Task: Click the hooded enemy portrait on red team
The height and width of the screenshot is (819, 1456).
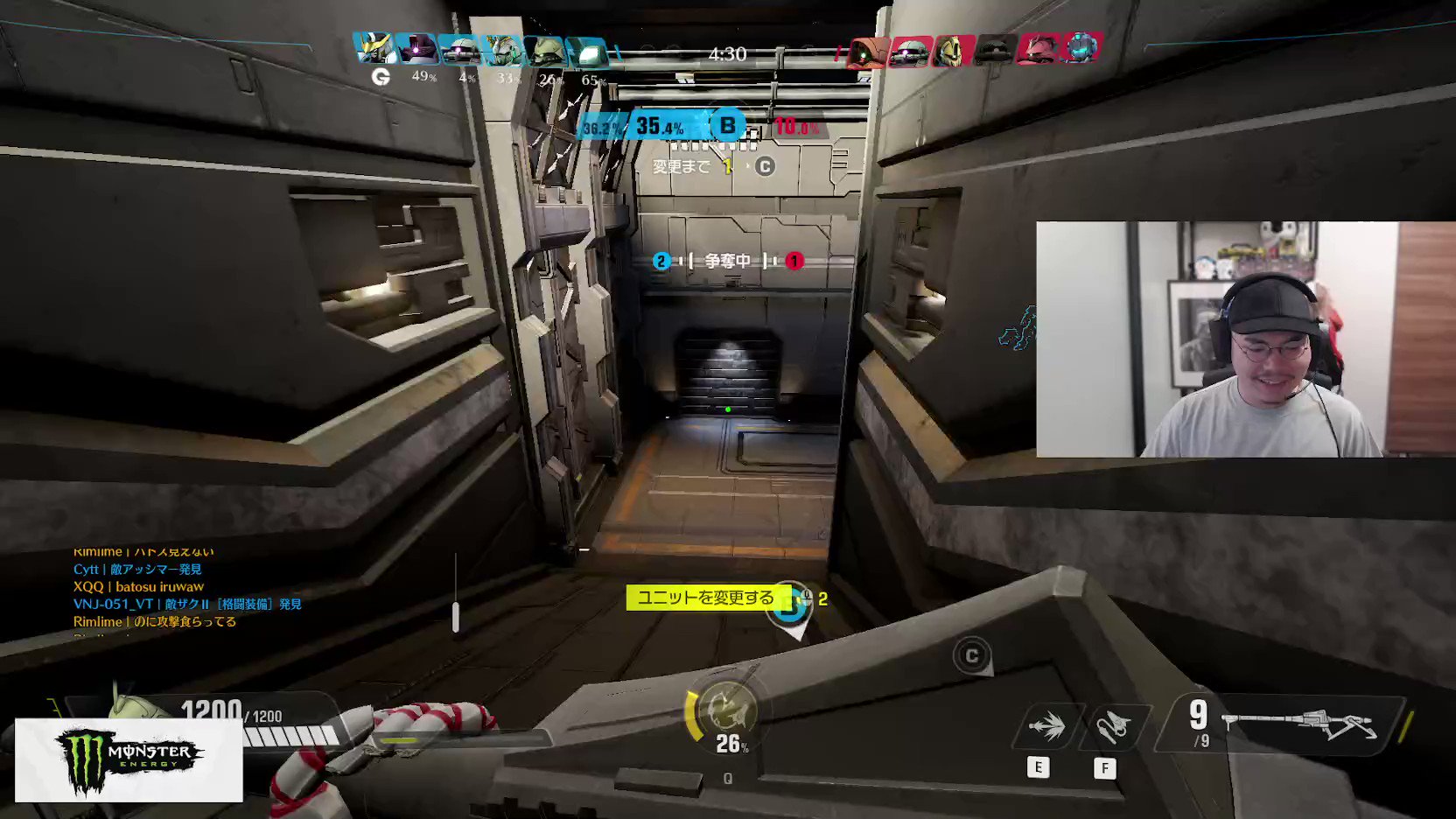Action: tap(865, 51)
